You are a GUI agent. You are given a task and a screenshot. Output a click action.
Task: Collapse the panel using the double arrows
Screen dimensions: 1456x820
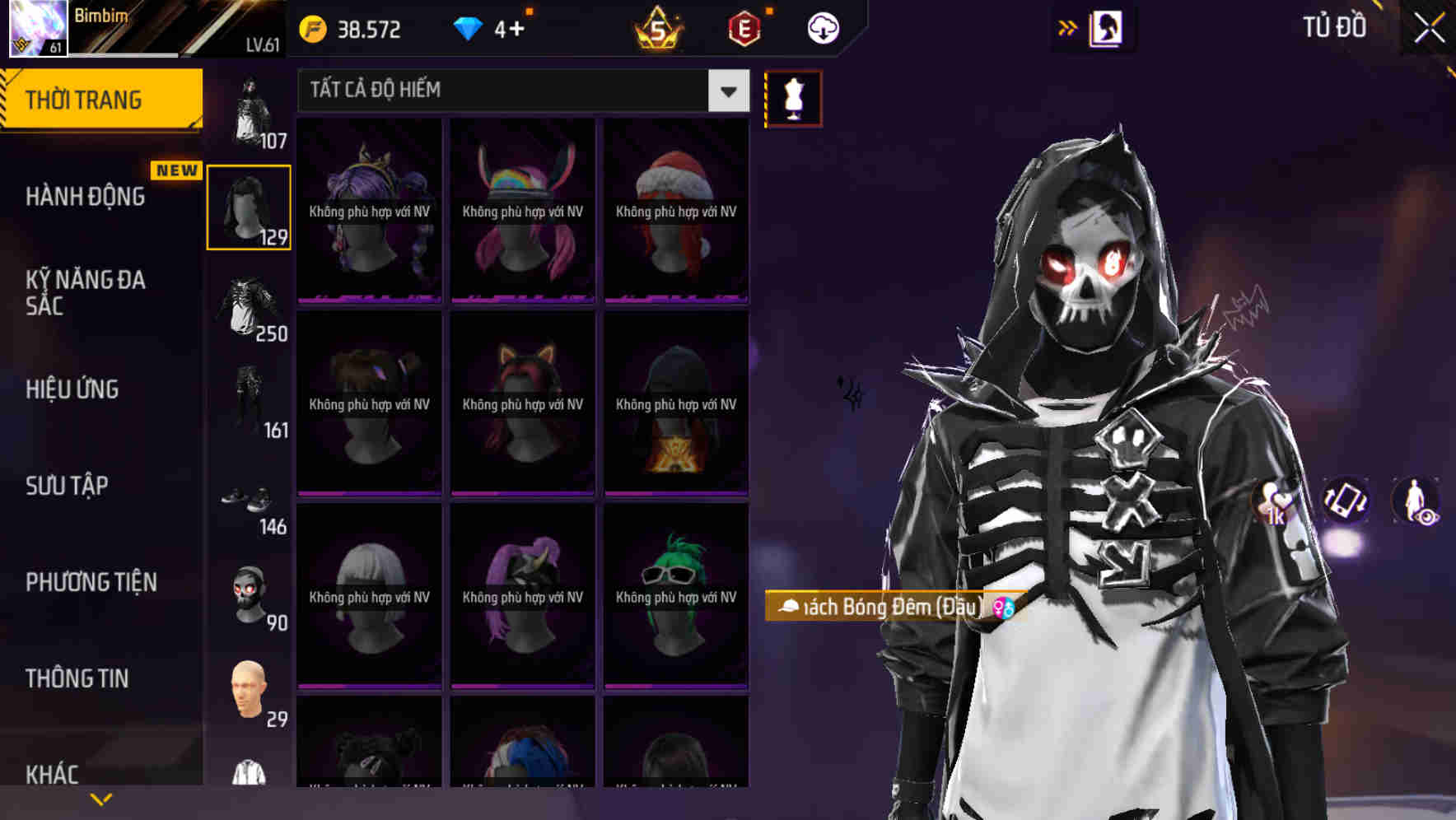click(x=1067, y=27)
